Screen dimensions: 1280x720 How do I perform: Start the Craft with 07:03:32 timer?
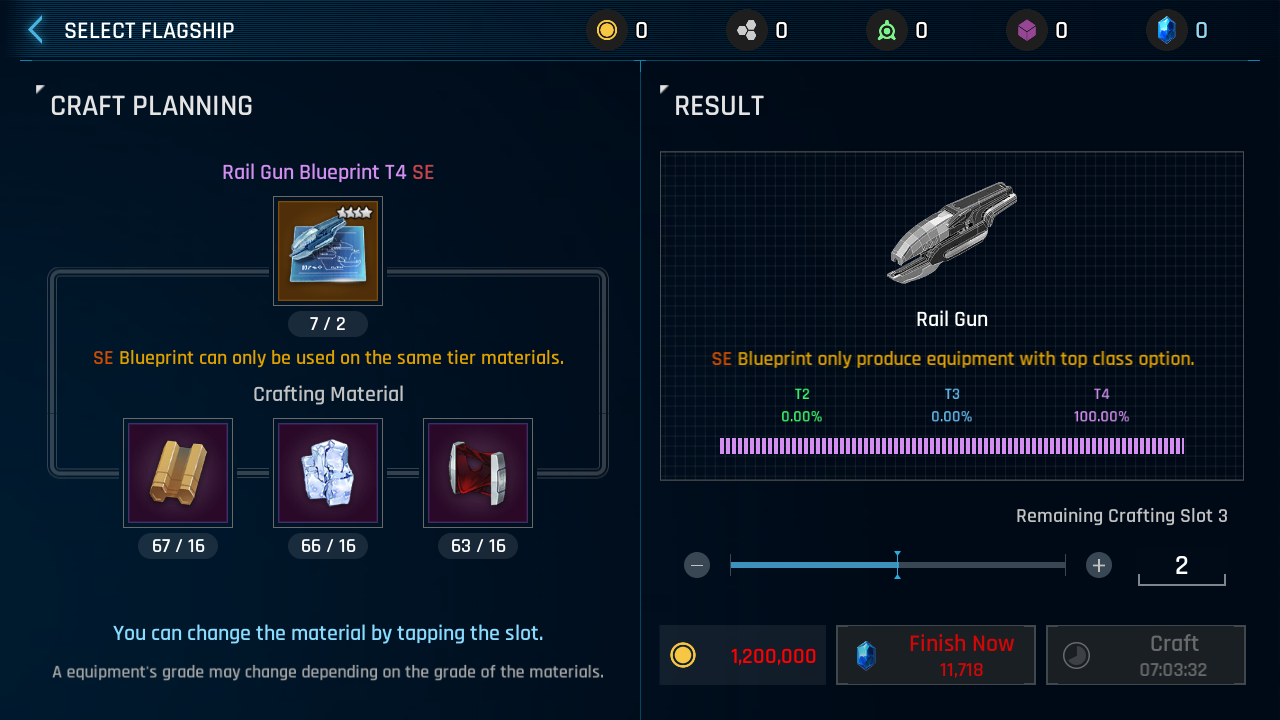pyautogui.click(x=1145, y=655)
